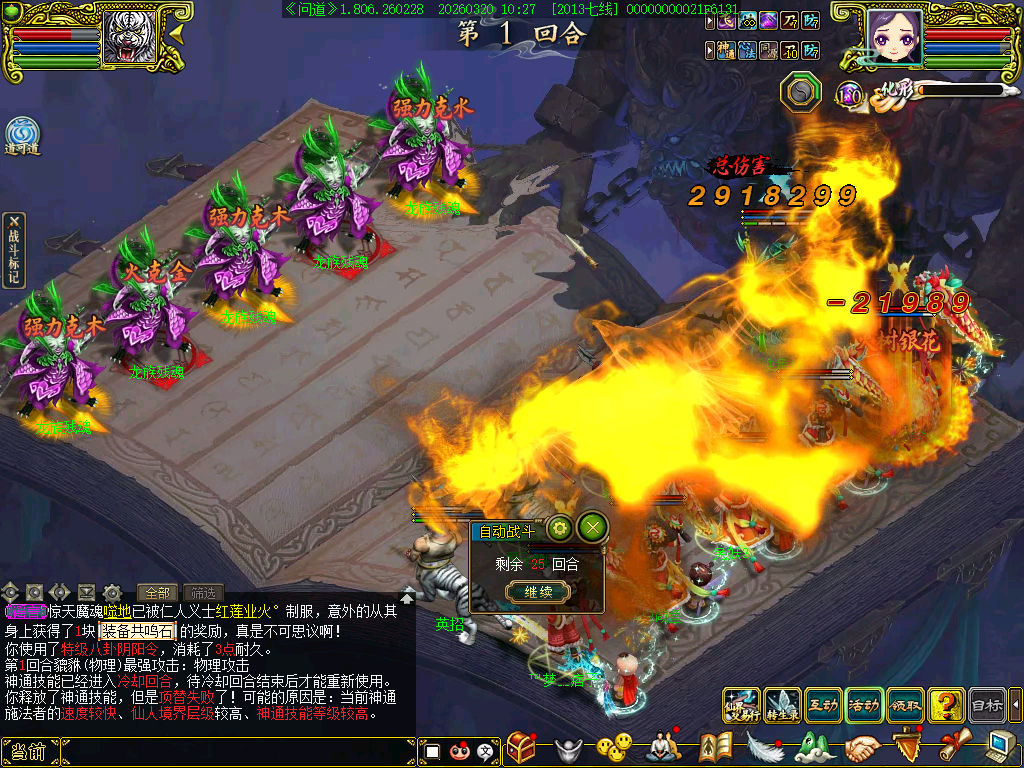Click the 道可道 swirl icon

tap(22, 135)
